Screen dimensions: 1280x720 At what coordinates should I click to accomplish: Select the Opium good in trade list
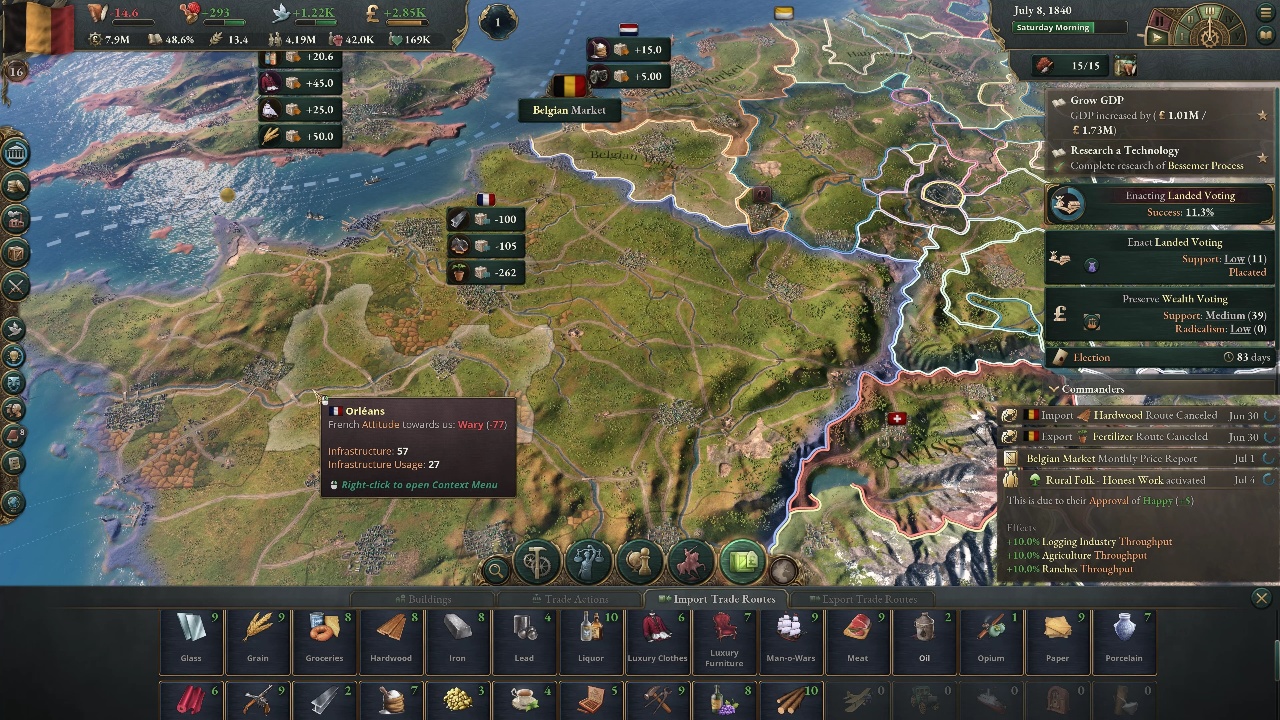pos(991,640)
